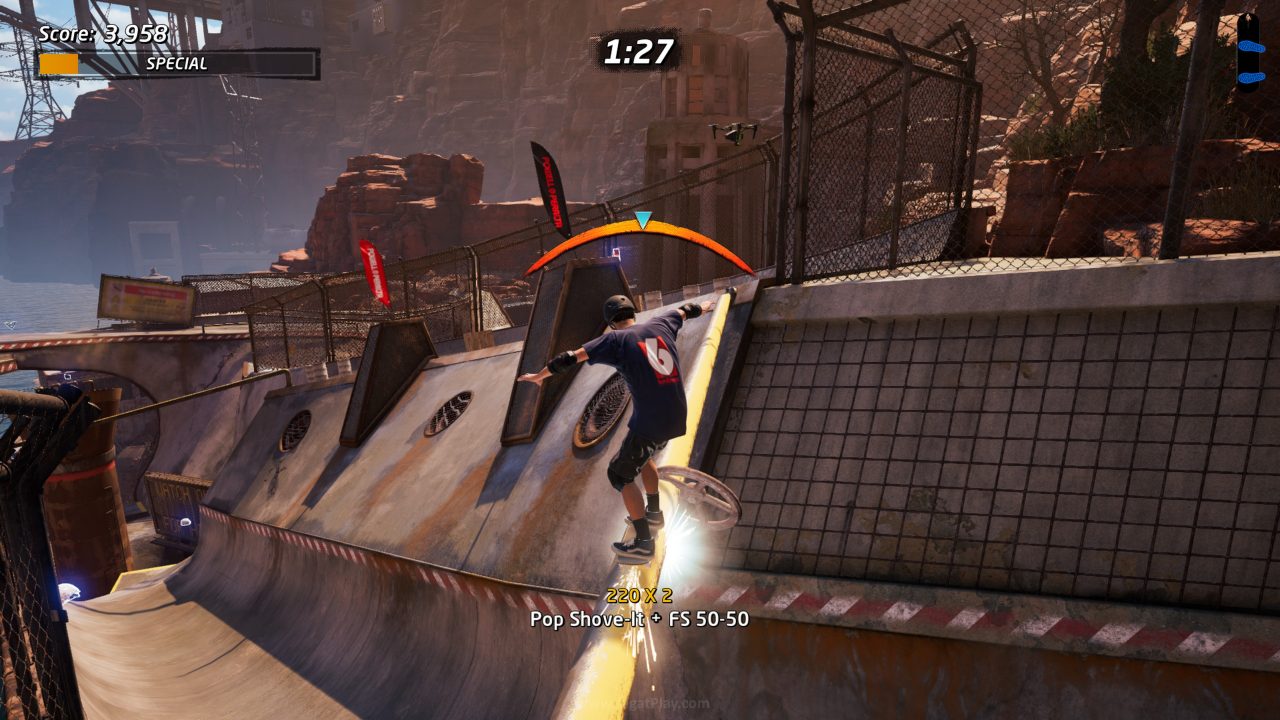This screenshot has width=1280, height=720.
Task: Click the orange fill of the Special gauge
Action: pyautogui.click(x=62, y=62)
